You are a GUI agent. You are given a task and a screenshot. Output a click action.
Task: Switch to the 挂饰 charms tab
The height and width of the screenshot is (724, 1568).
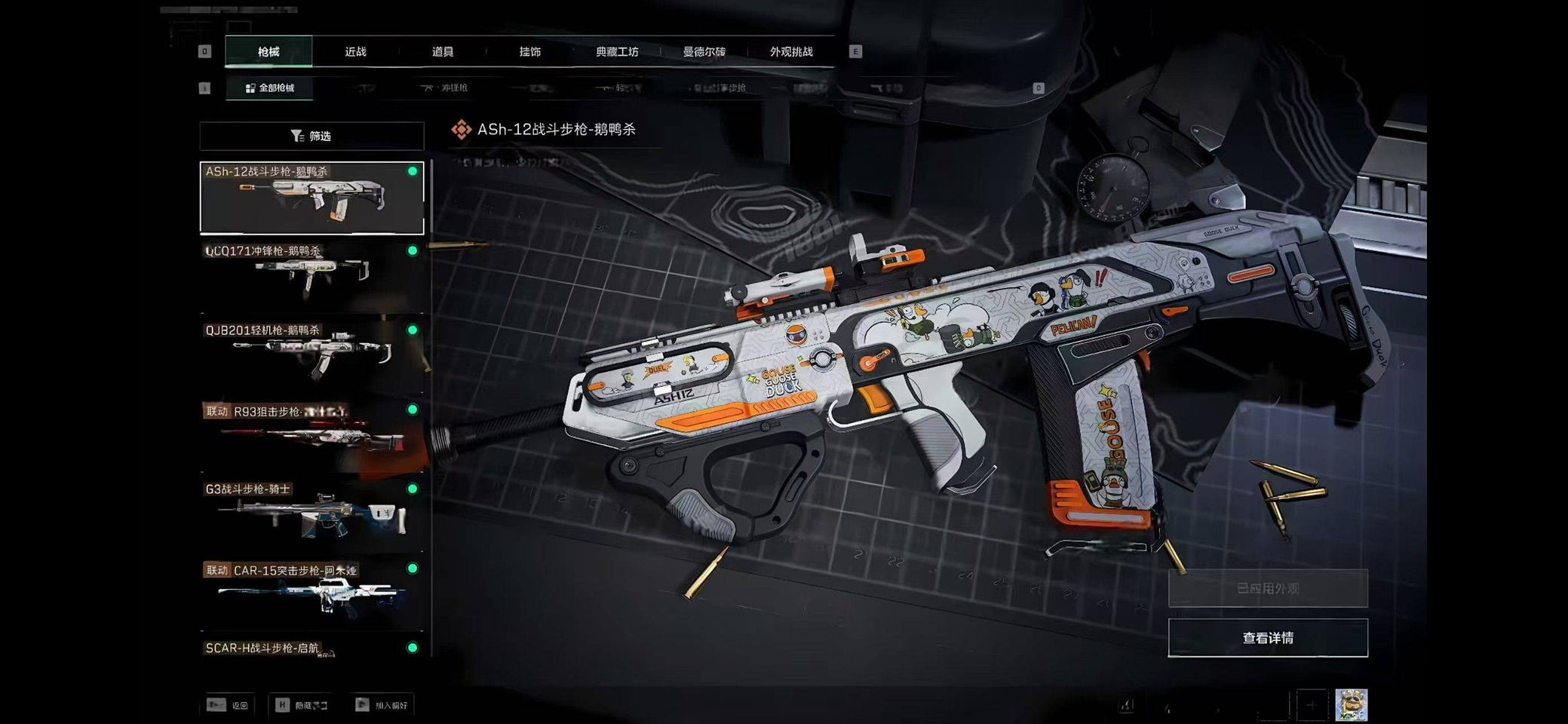point(529,52)
